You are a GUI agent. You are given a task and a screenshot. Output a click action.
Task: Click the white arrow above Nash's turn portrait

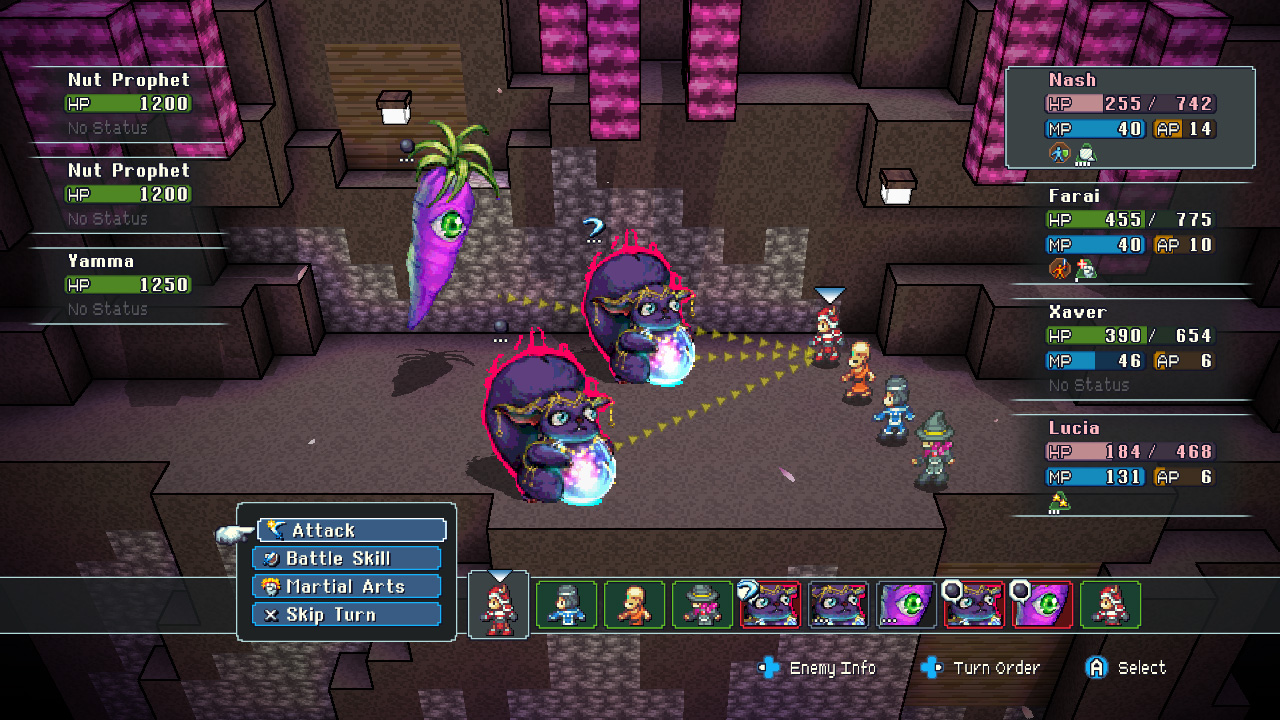(498, 572)
